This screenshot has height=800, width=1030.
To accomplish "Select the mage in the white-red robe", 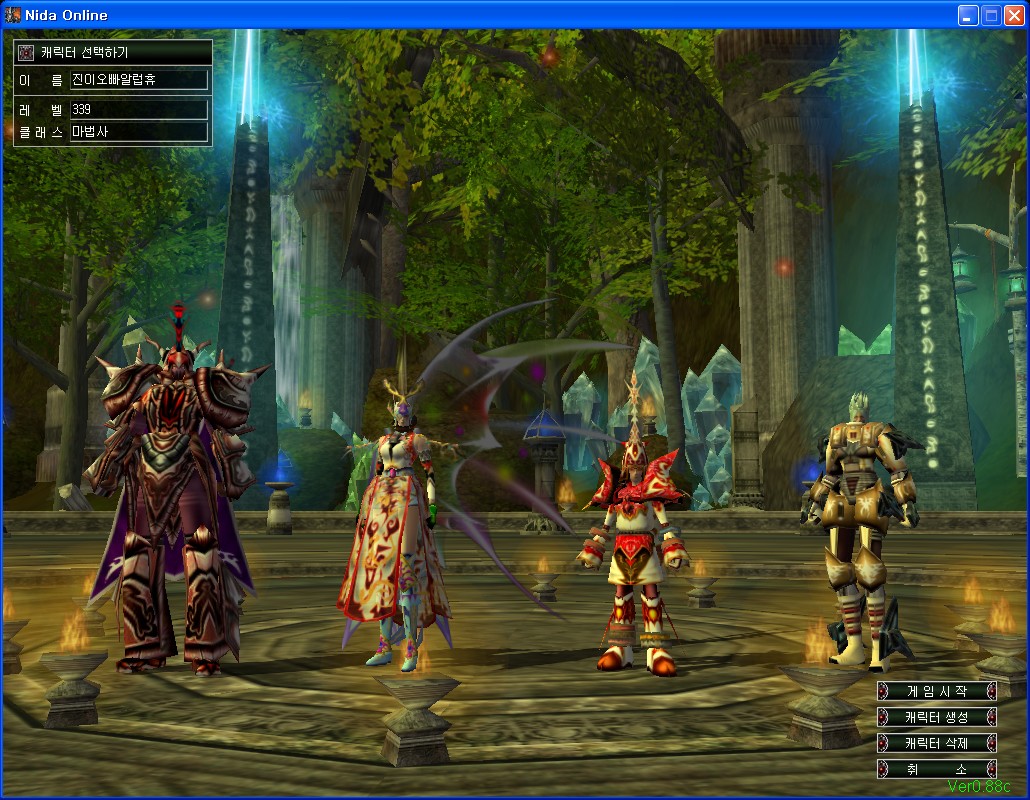I will pos(393,530).
